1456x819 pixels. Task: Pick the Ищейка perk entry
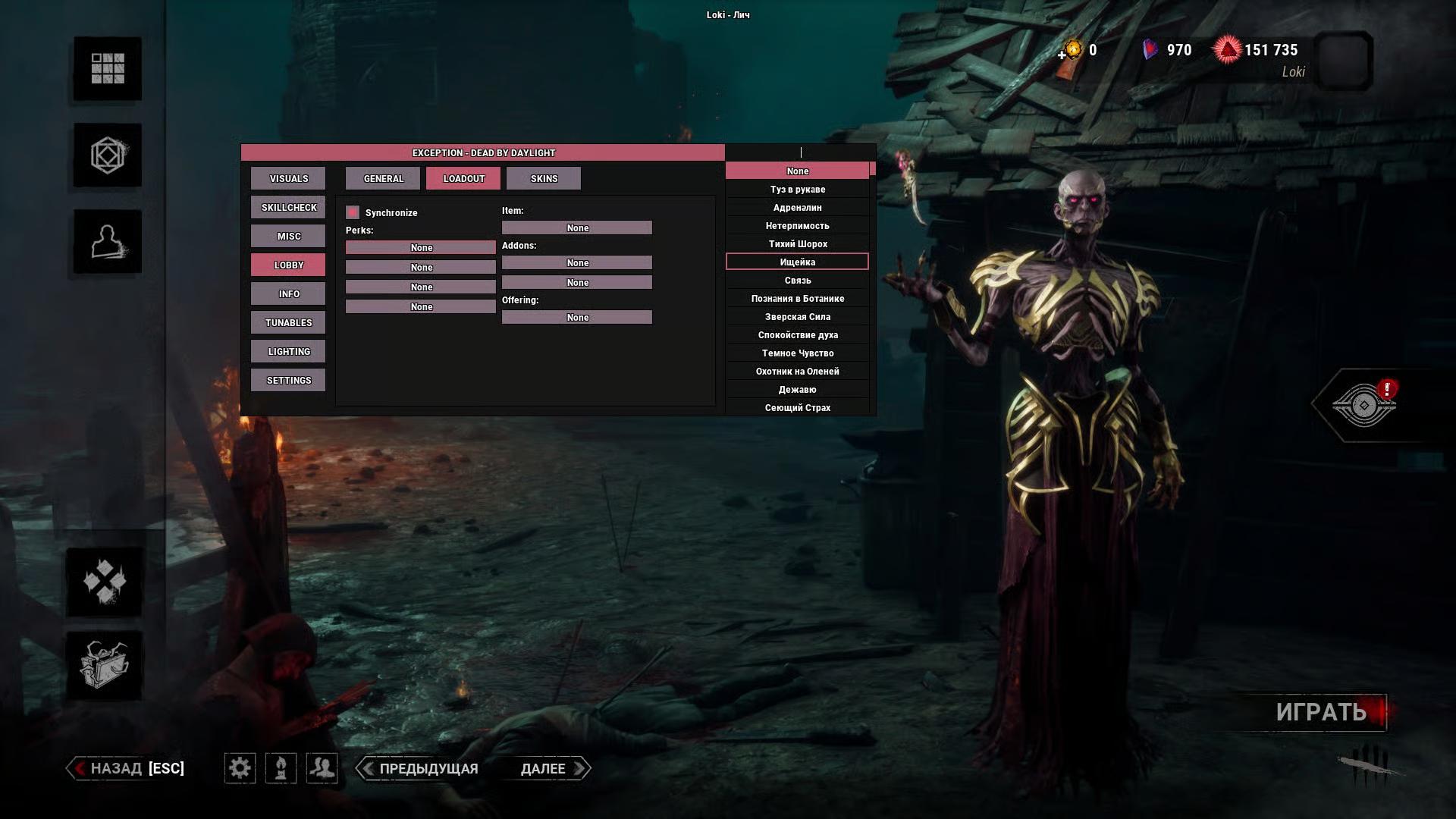(x=797, y=262)
